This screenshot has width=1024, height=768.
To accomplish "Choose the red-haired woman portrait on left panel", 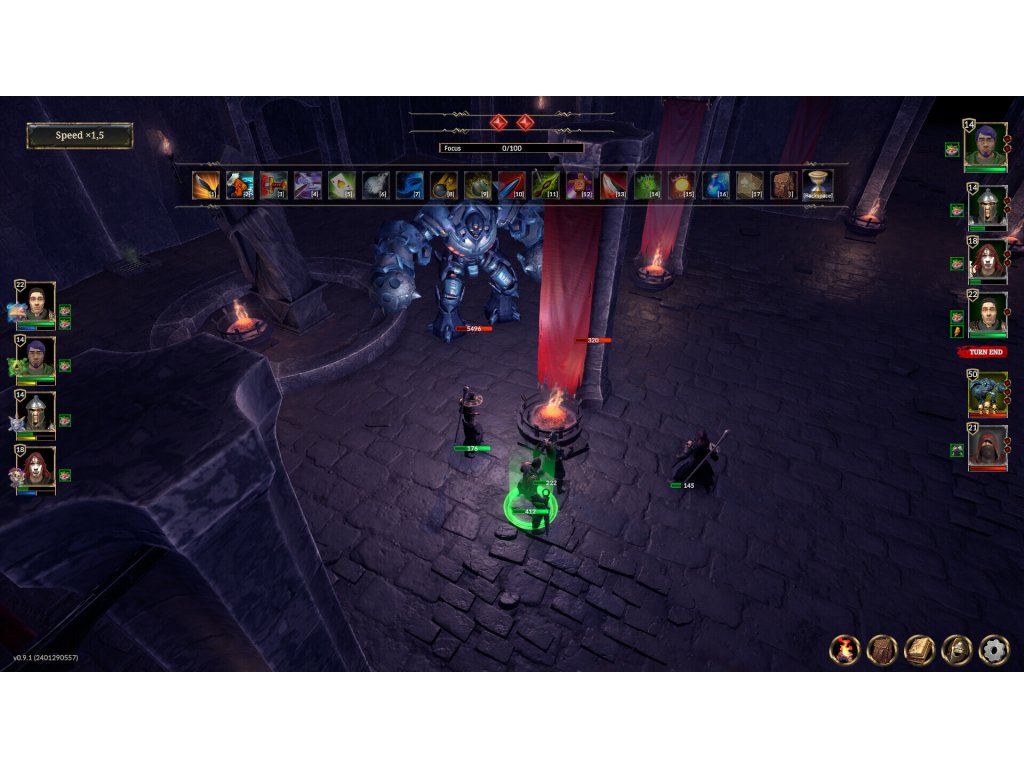I will 40,465.
